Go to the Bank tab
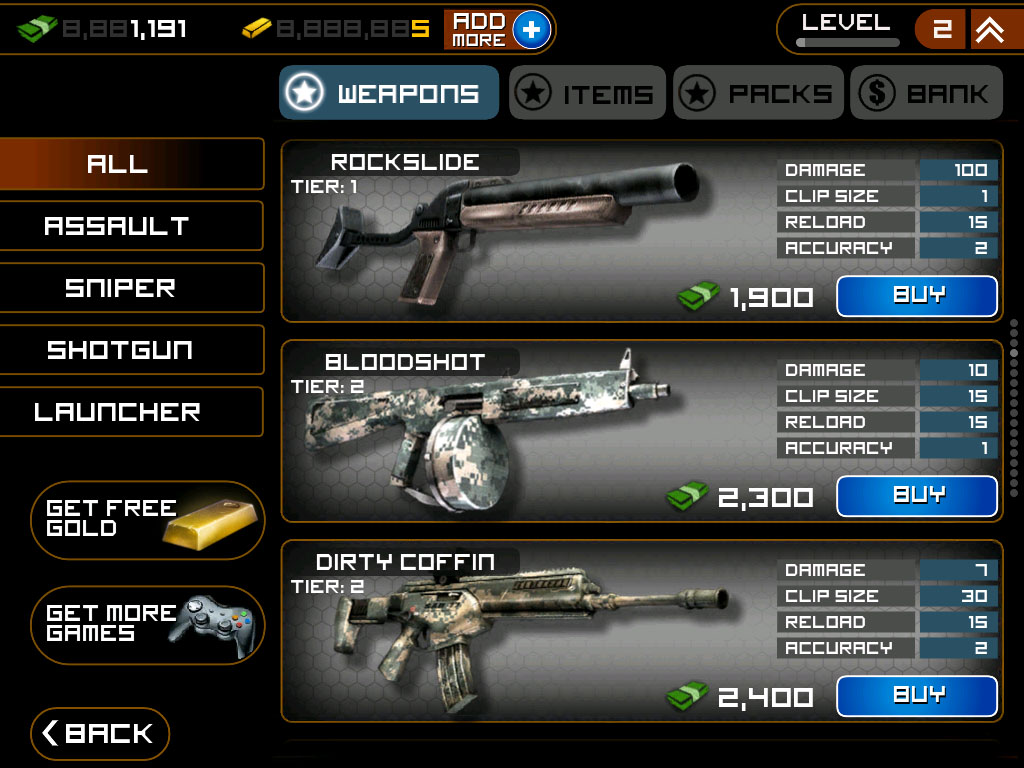The image size is (1024, 768). pos(926,93)
